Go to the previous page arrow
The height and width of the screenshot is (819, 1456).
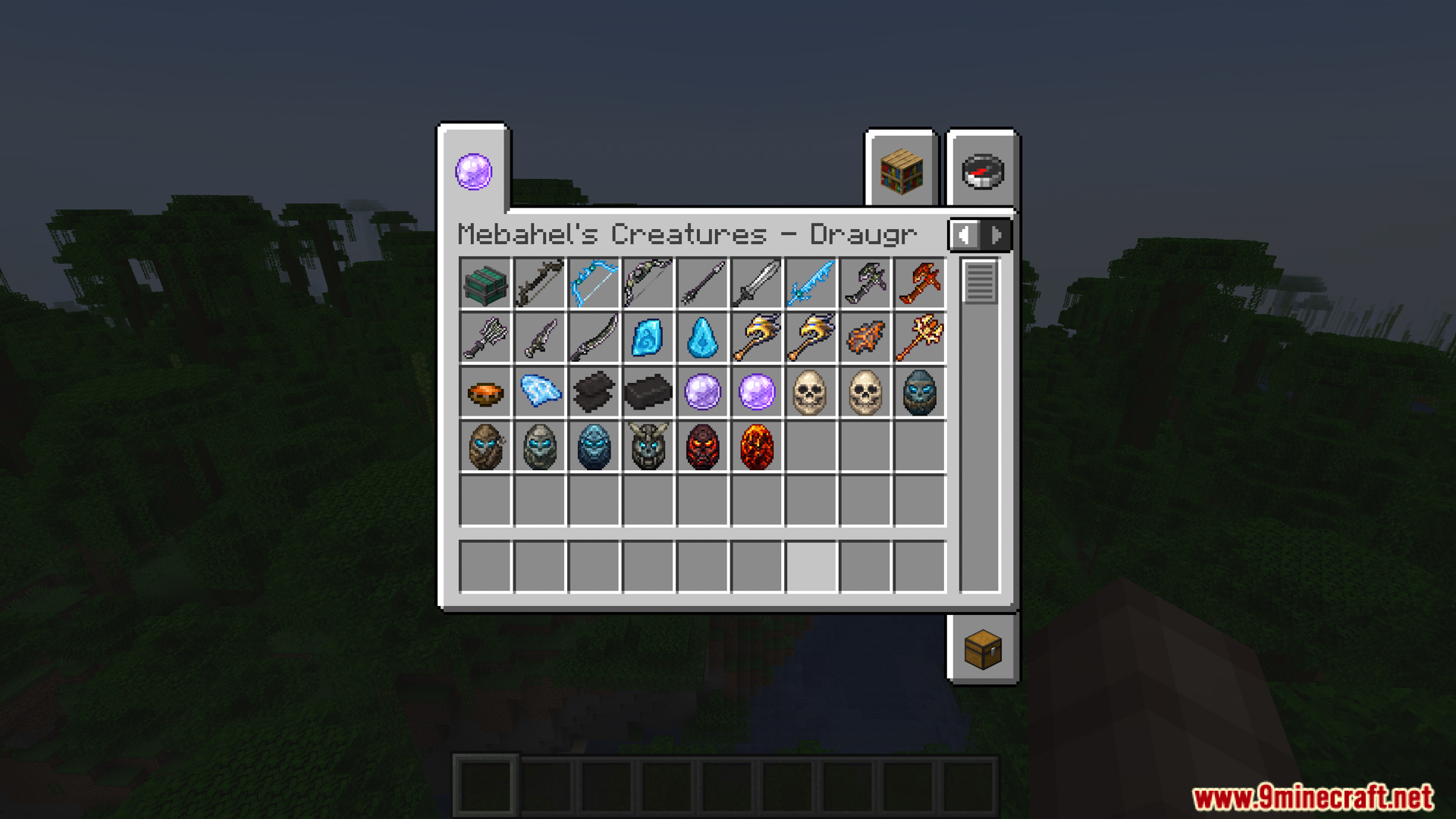click(x=964, y=235)
